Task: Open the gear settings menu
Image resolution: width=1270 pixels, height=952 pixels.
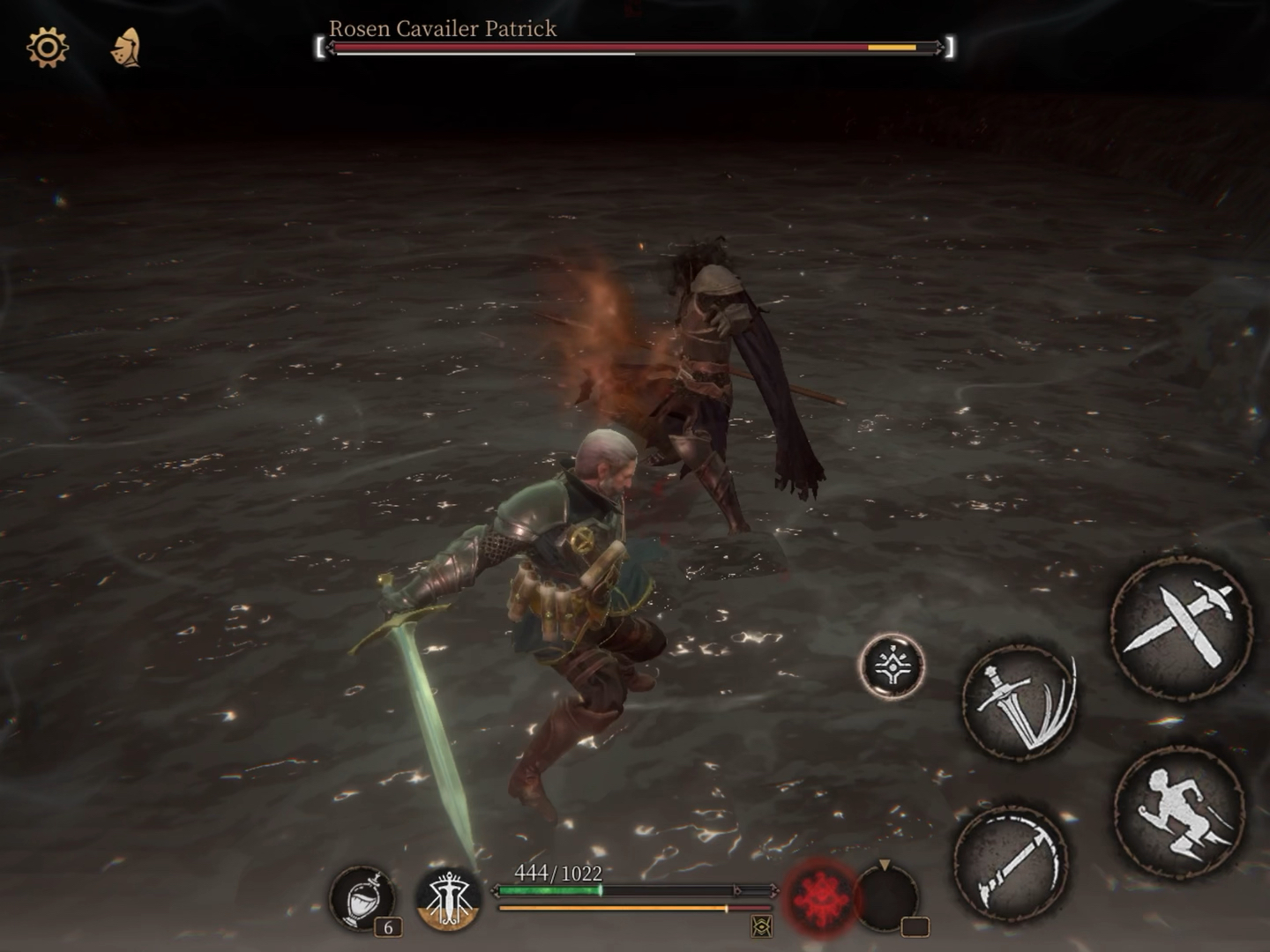Action: 48,48
